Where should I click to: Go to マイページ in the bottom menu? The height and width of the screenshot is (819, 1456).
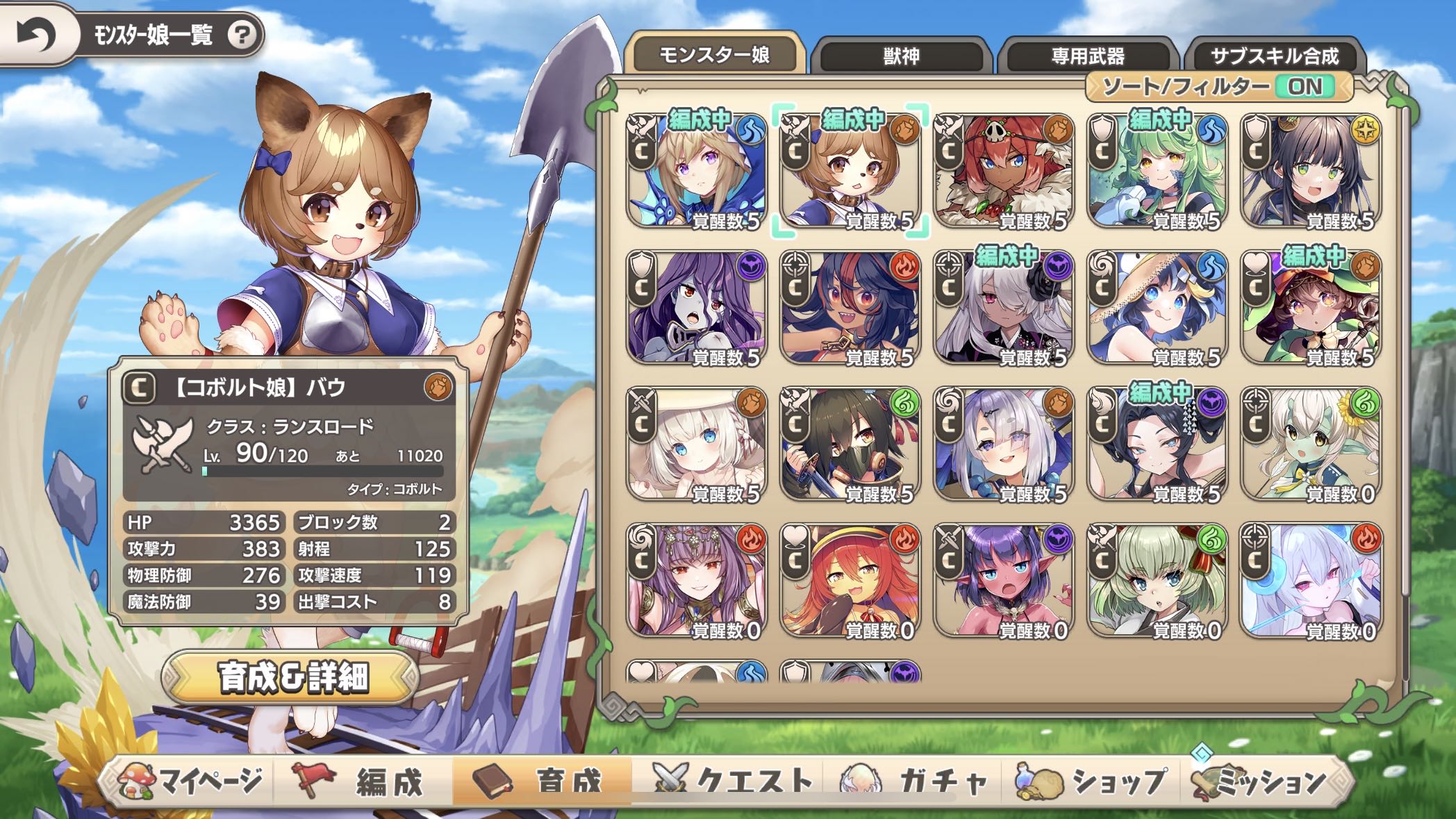[191, 781]
